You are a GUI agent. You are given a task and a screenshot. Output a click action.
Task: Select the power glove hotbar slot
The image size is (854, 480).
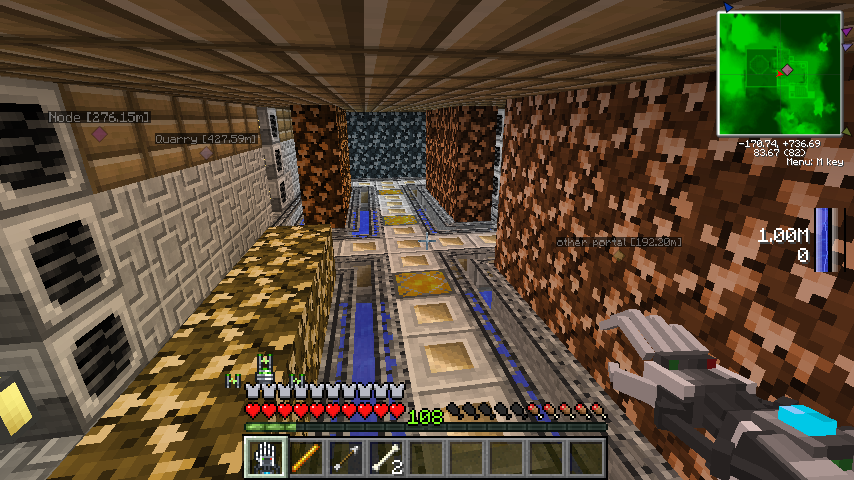click(x=264, y=458)
